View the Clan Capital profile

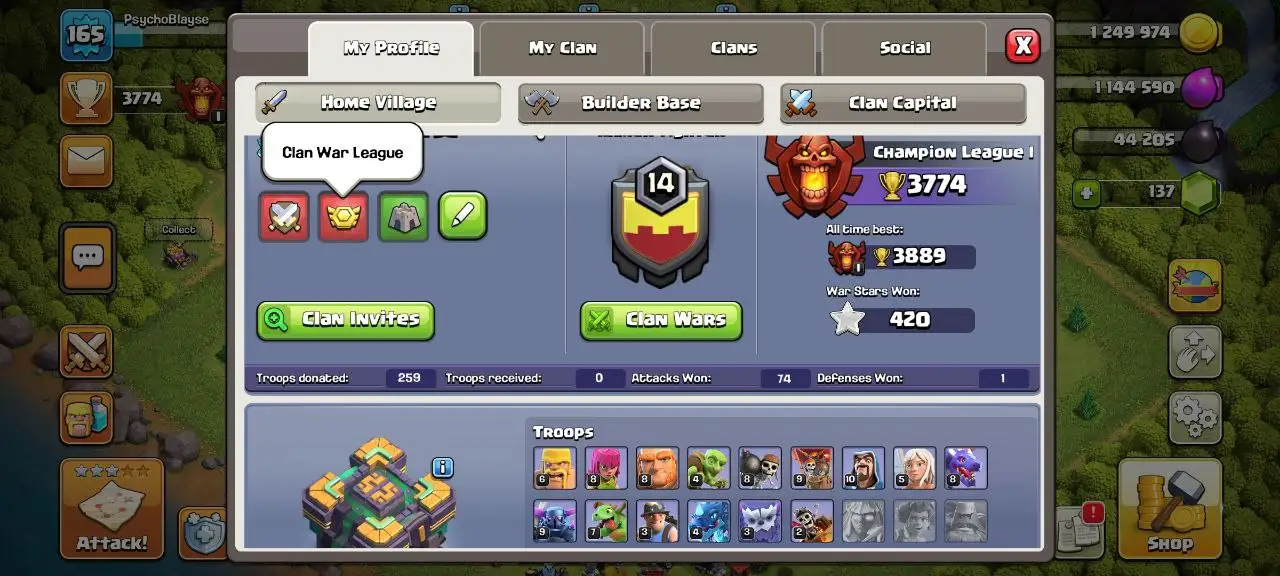click(902, 103)
